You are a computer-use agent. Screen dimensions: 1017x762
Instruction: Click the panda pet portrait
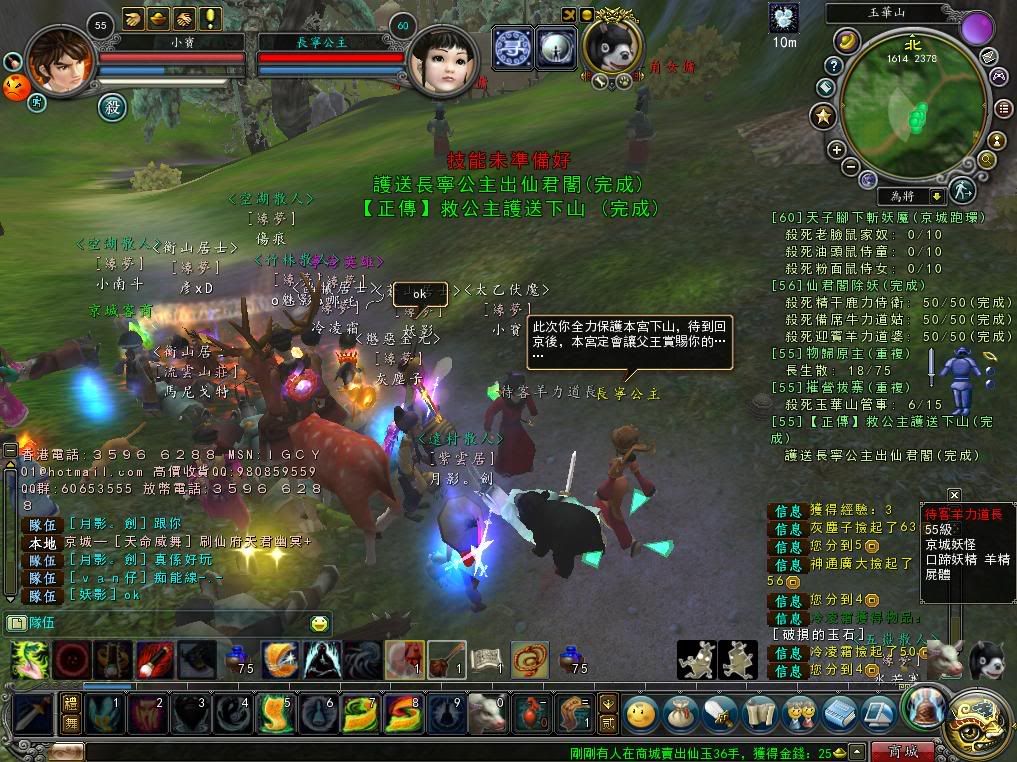click(x=613, y=43)
